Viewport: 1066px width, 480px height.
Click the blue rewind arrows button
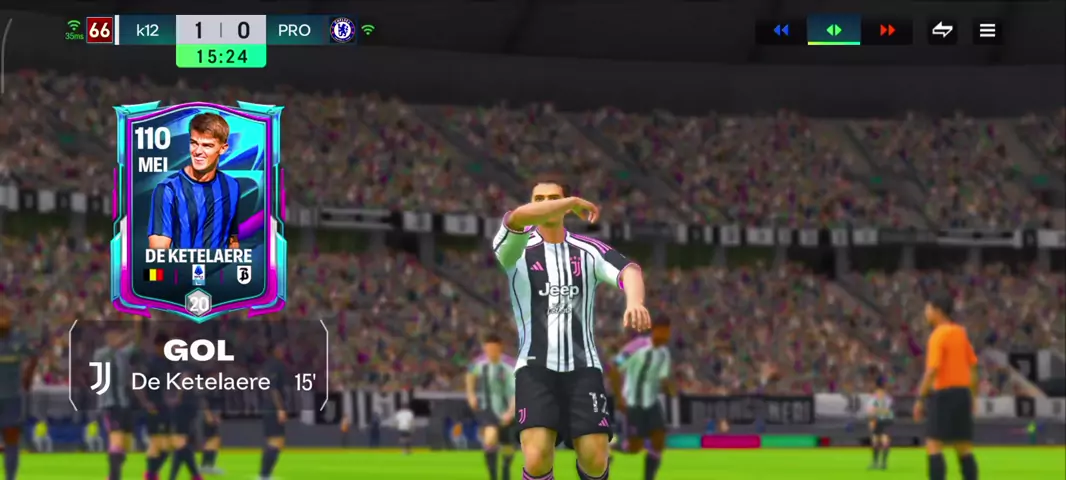coord(781,30)
